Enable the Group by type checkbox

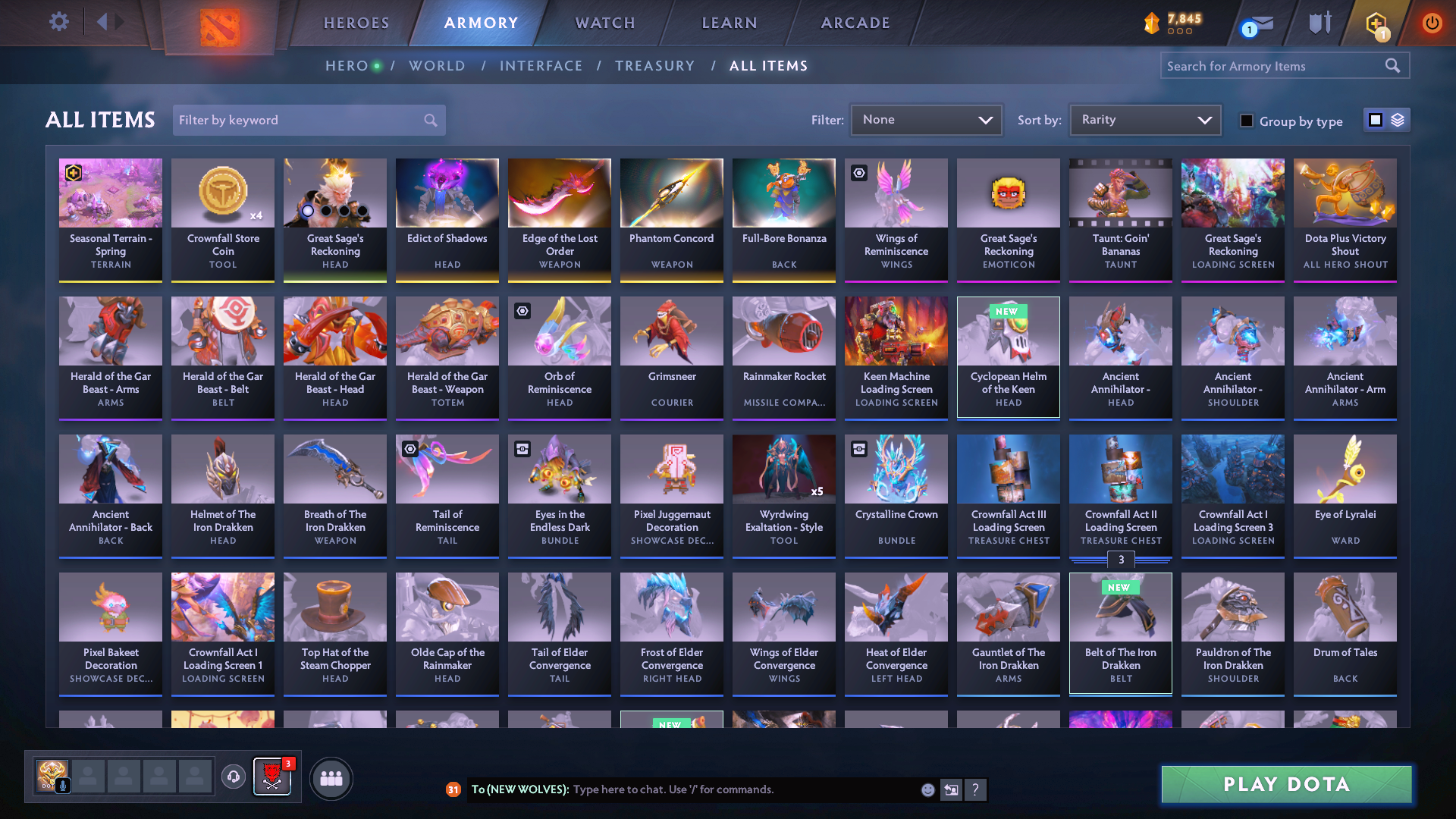click(x=1246, y=121)
